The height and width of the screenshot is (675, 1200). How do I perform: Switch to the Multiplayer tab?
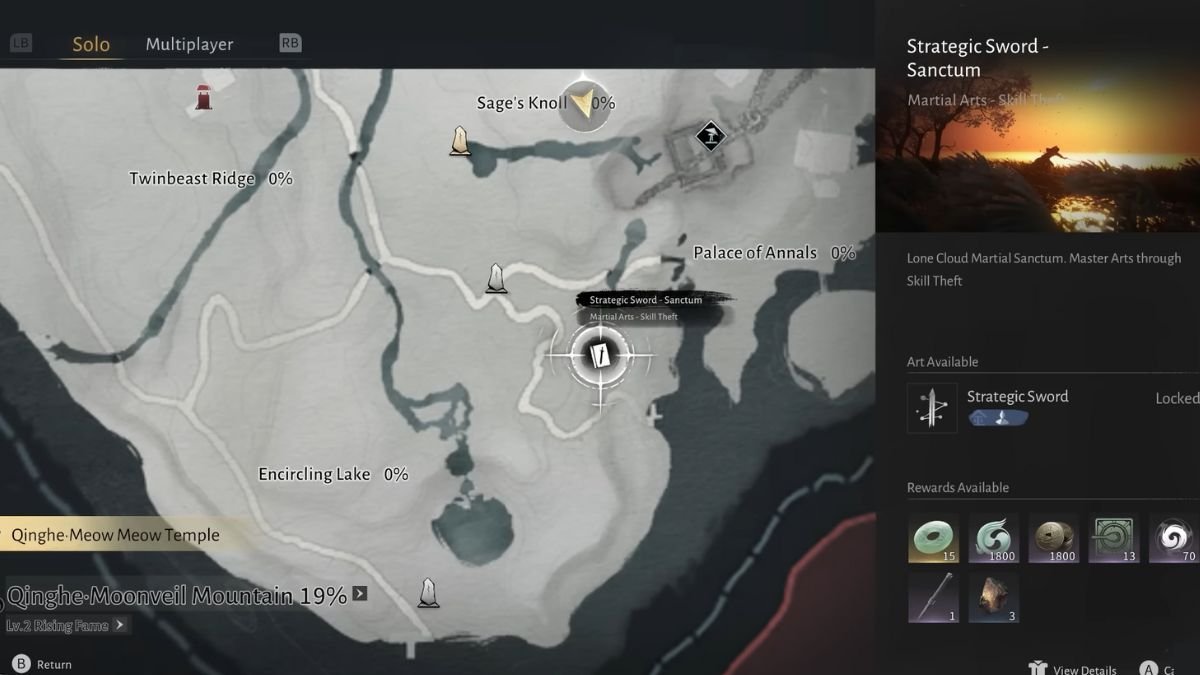(x=189, y=44)
